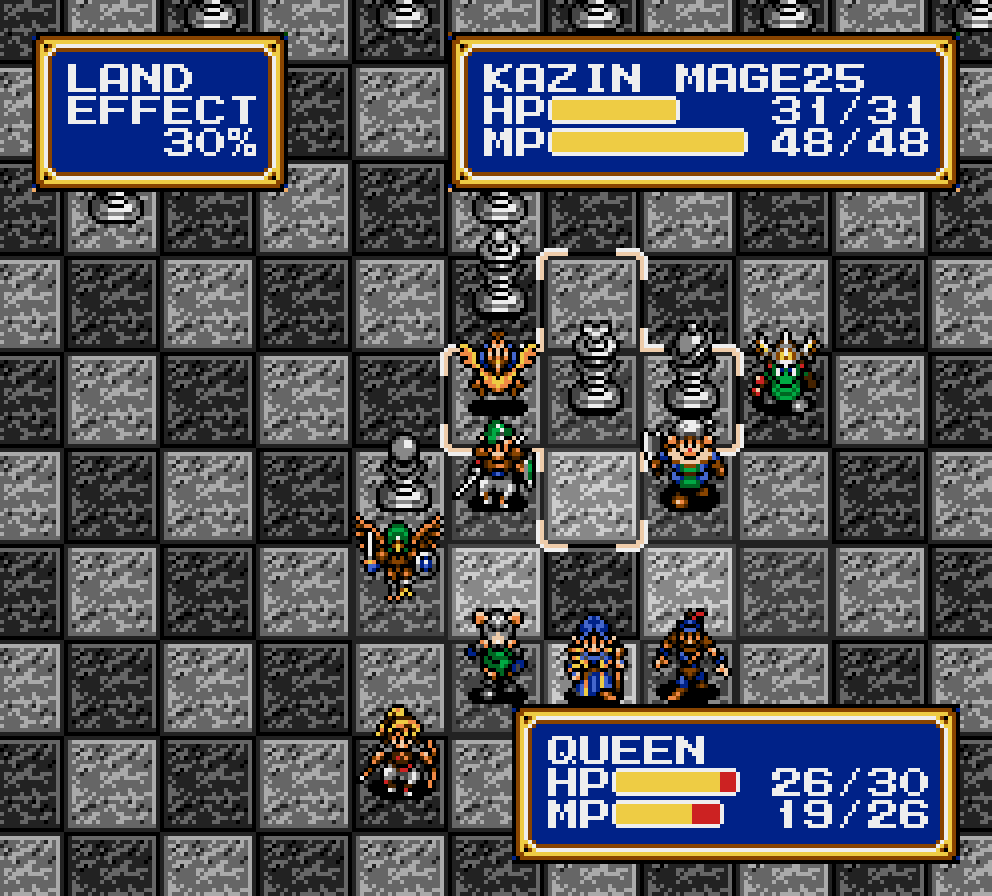Select the targeted Queen chess piece

[592, 368]
